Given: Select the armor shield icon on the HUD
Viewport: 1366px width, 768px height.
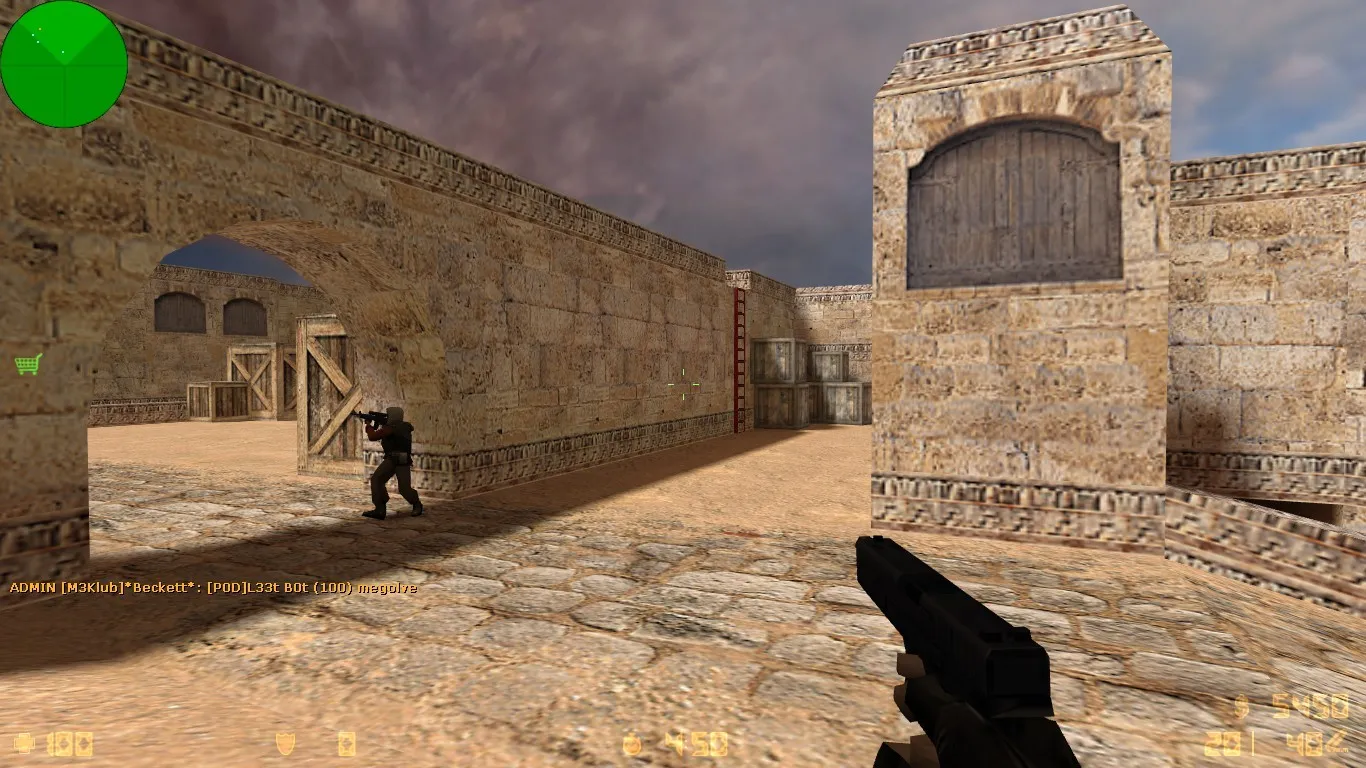Looking at the screenshot, I should [284, 742].
